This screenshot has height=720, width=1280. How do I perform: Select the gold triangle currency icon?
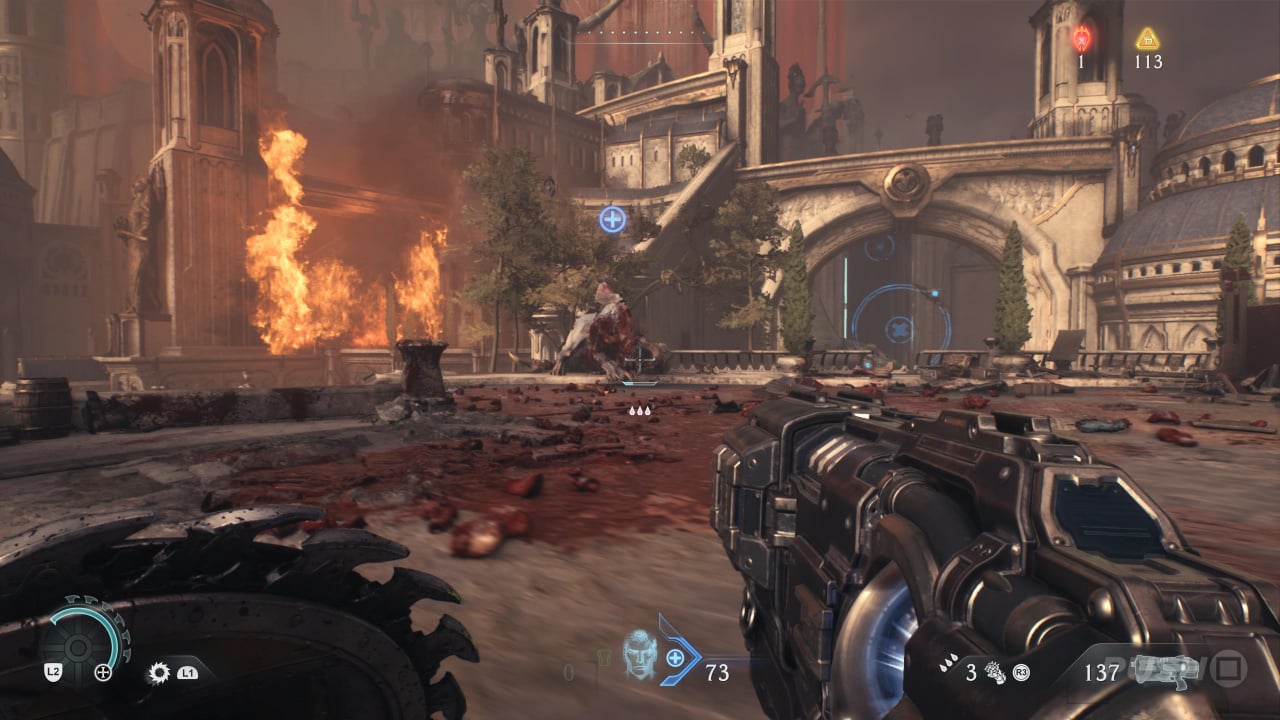(1147, 38)
